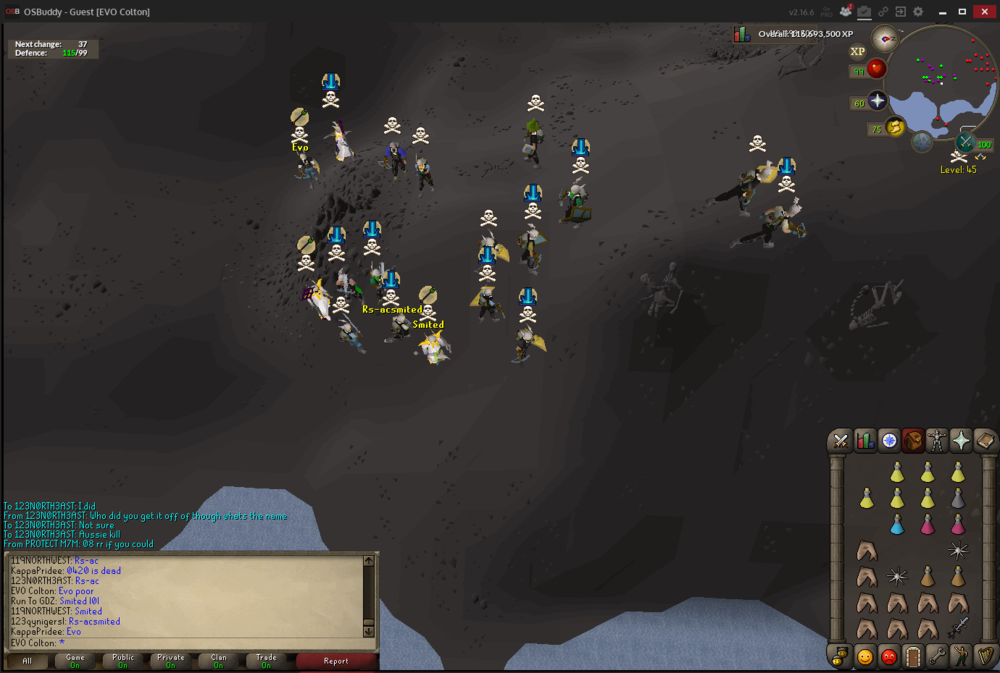Open the Music Player harp tab
The width and height of the screenshot is (1000, 673).
point(985,657)
